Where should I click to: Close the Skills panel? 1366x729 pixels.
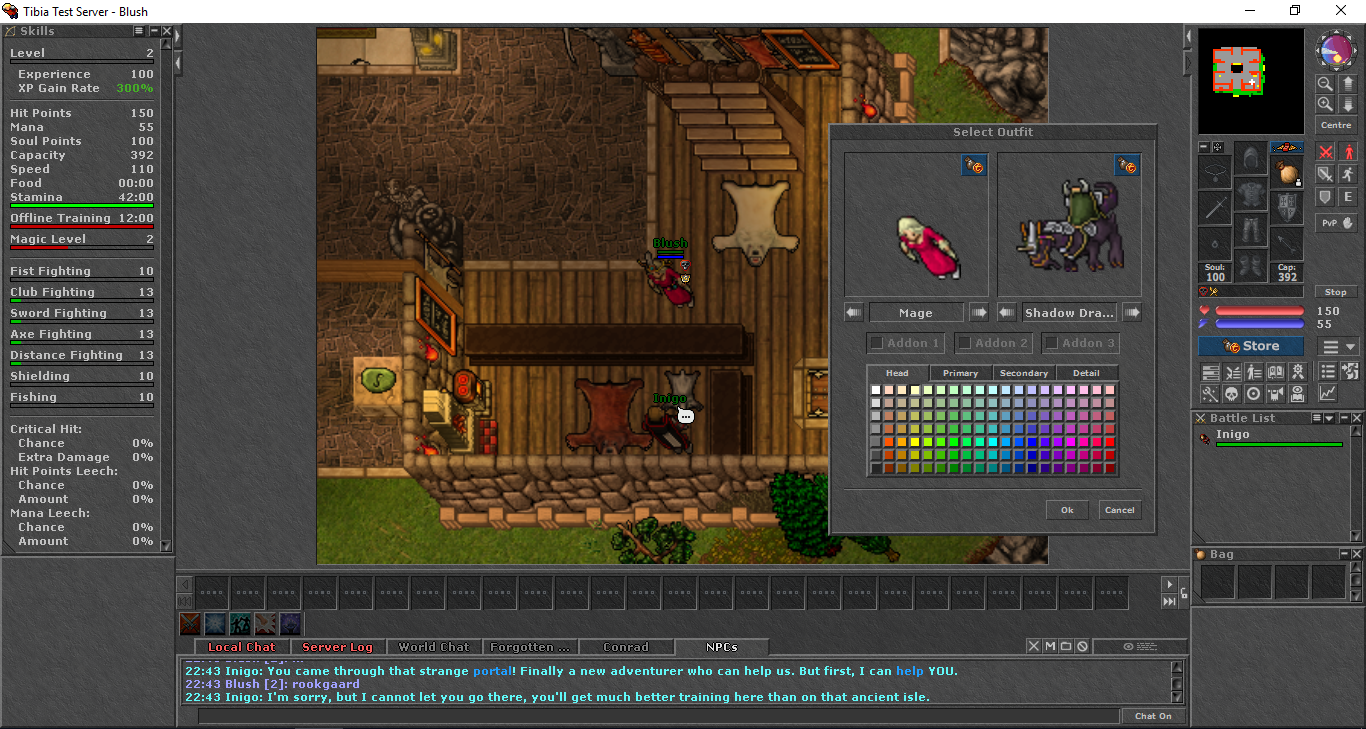pyautogui.click(x=166, y=32)
